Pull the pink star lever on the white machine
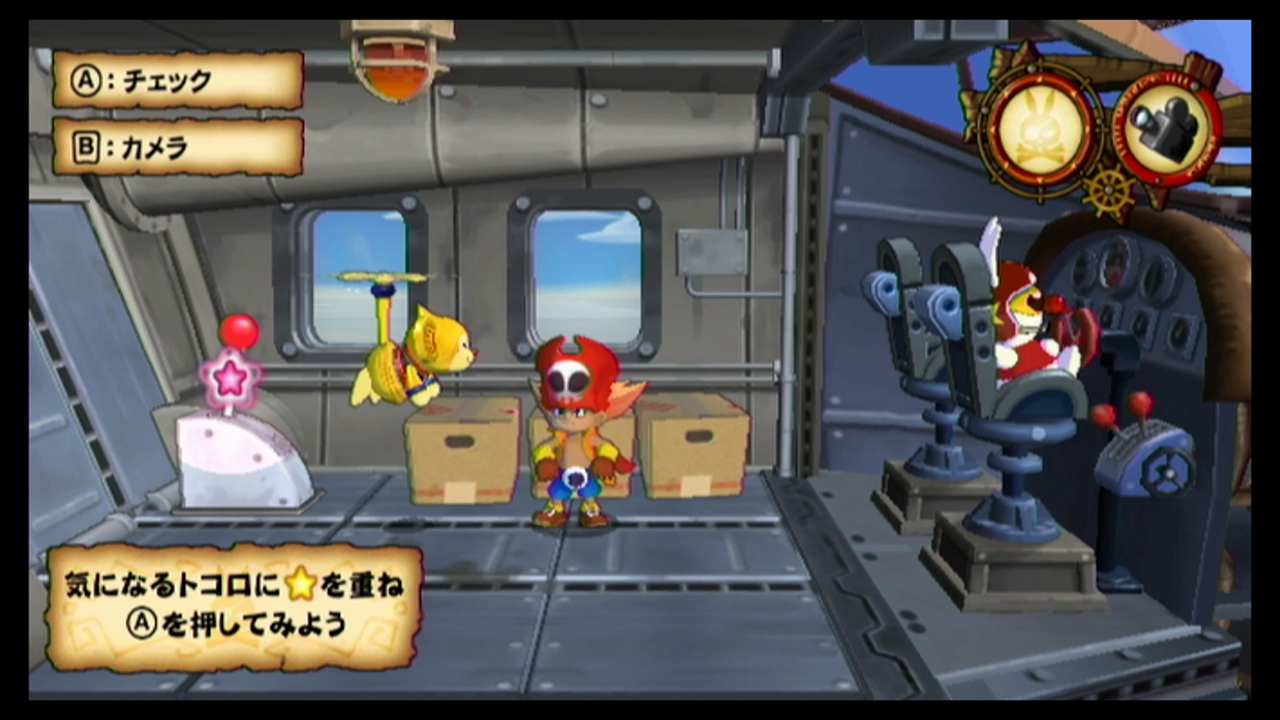 231,378
